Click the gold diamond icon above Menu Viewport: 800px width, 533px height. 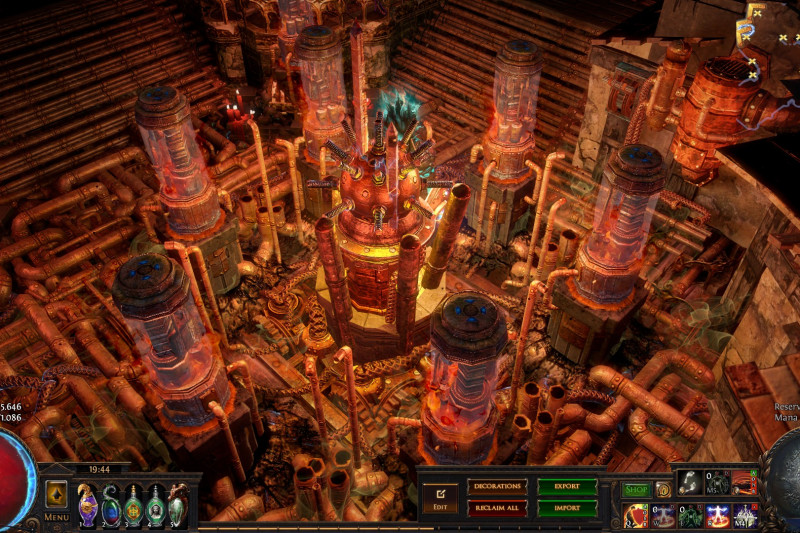(56, 494)
